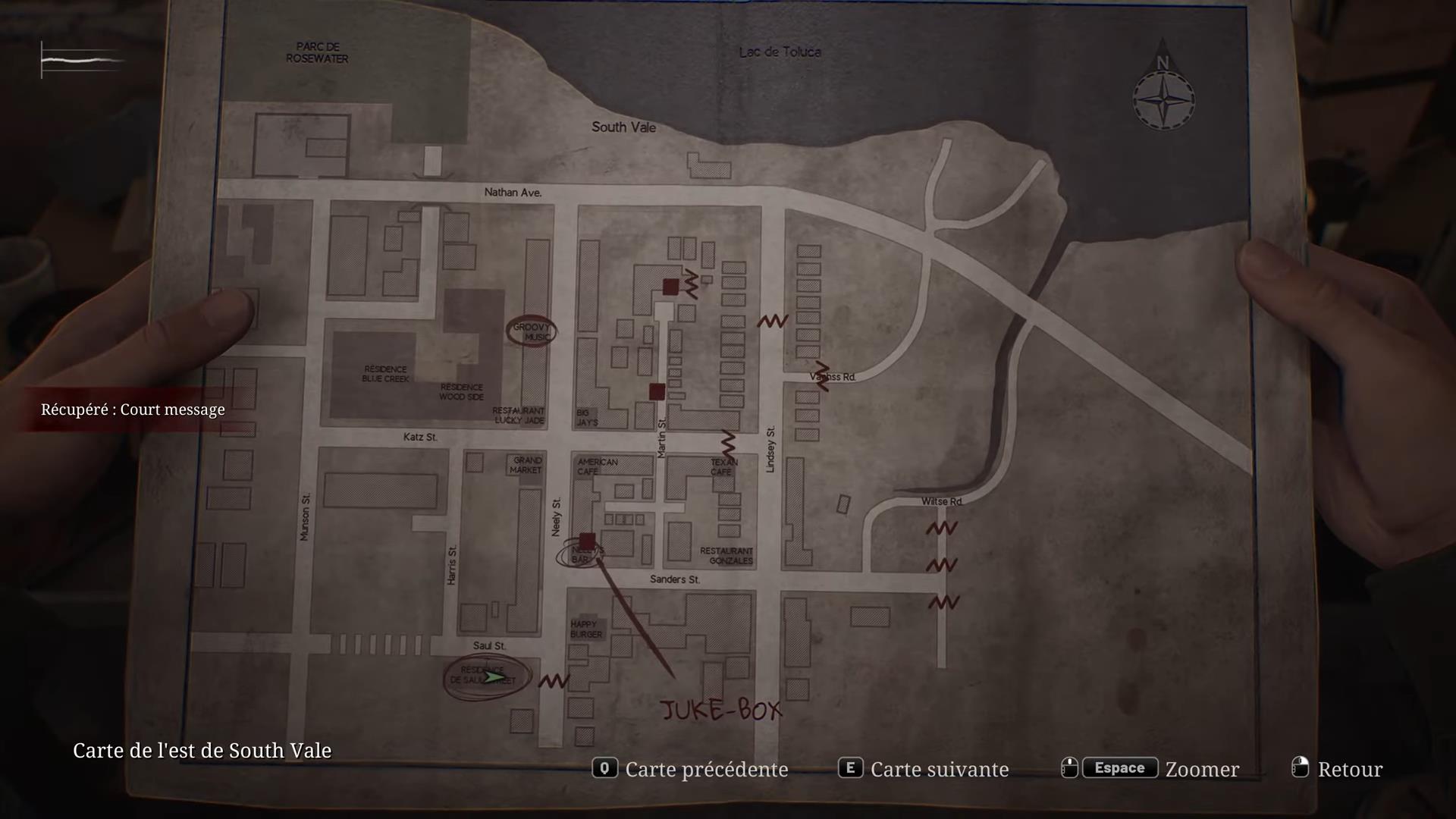Viewport: 1456px width, 819px height.
Task: Click the red square marker on Martin St
Action: (x=657, y=391)
